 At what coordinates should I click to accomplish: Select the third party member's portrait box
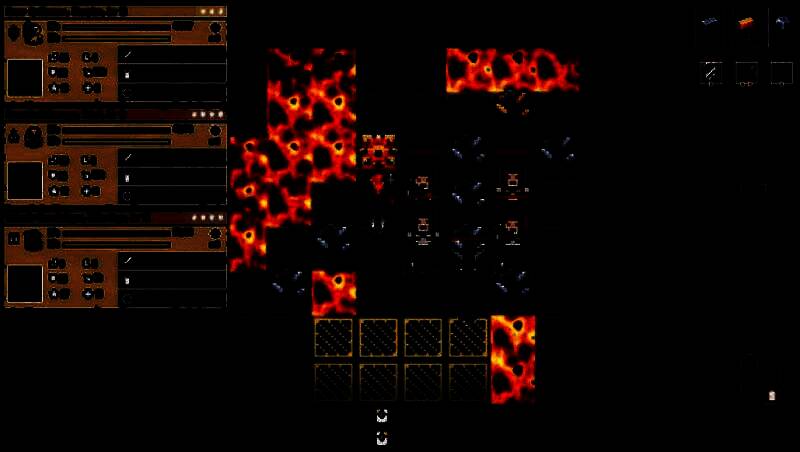[x=25, y=283]
